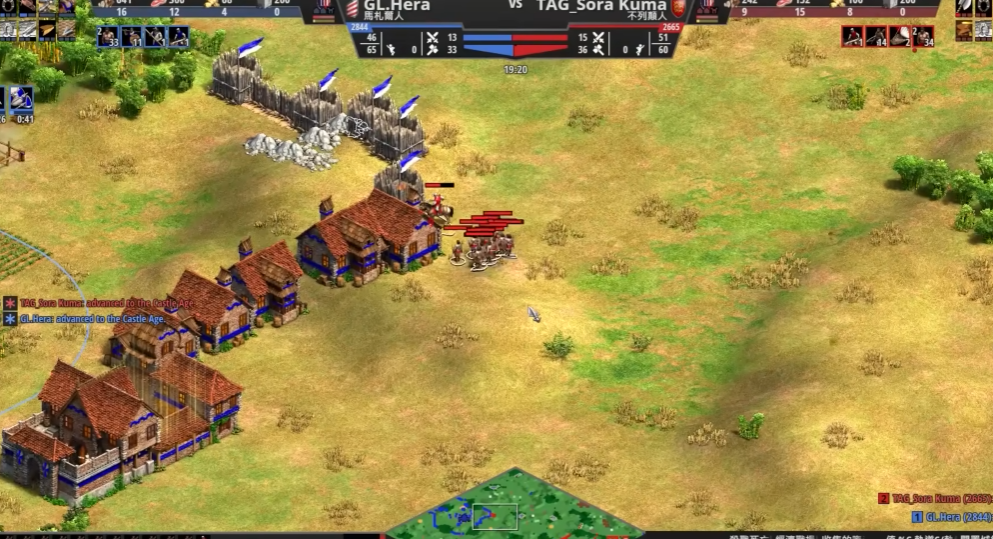
Task: Click GL.Hera's blue unit icon showing 33
Action: (109, 37)
